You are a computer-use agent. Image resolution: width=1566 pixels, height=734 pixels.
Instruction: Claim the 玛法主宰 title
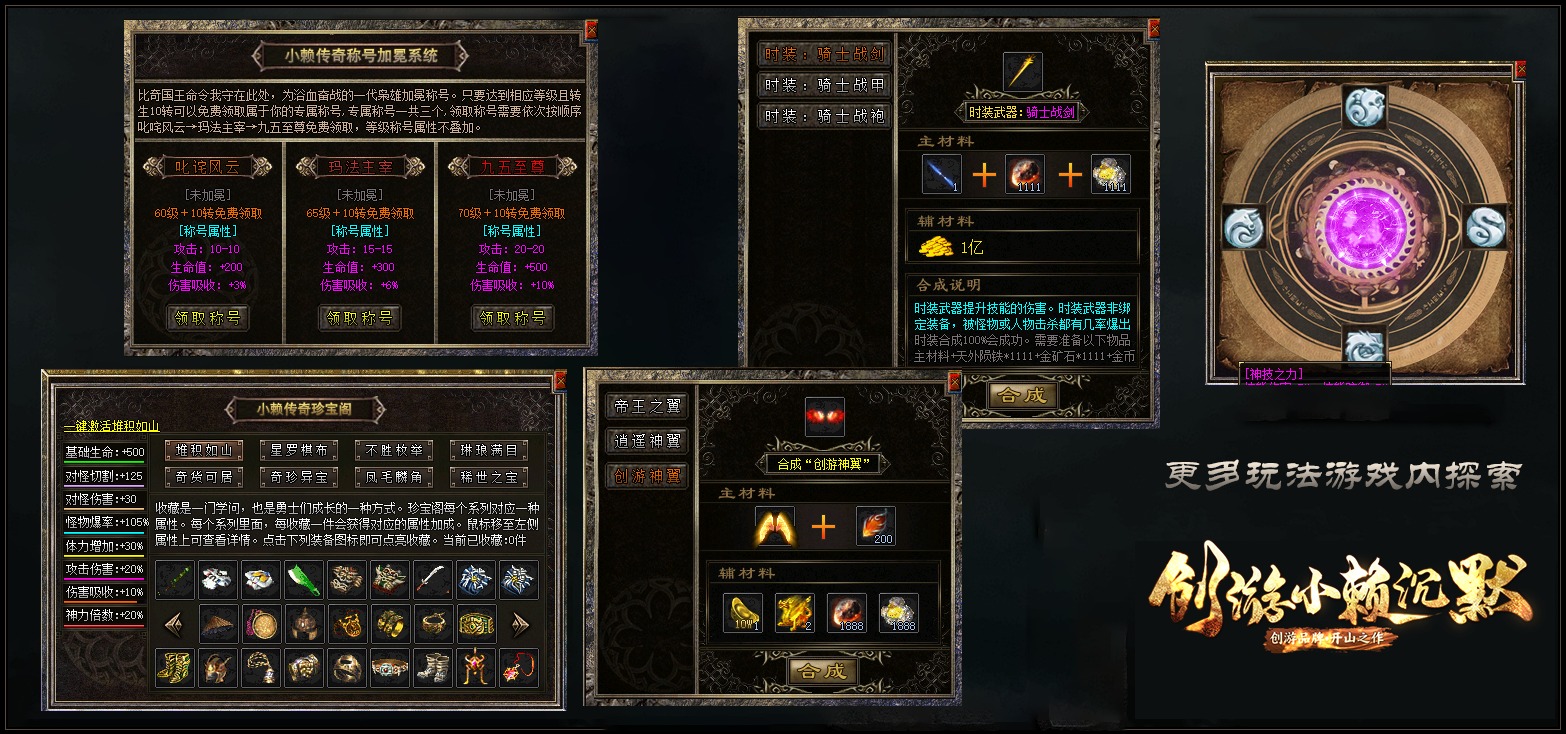click(x=360, y=318)
